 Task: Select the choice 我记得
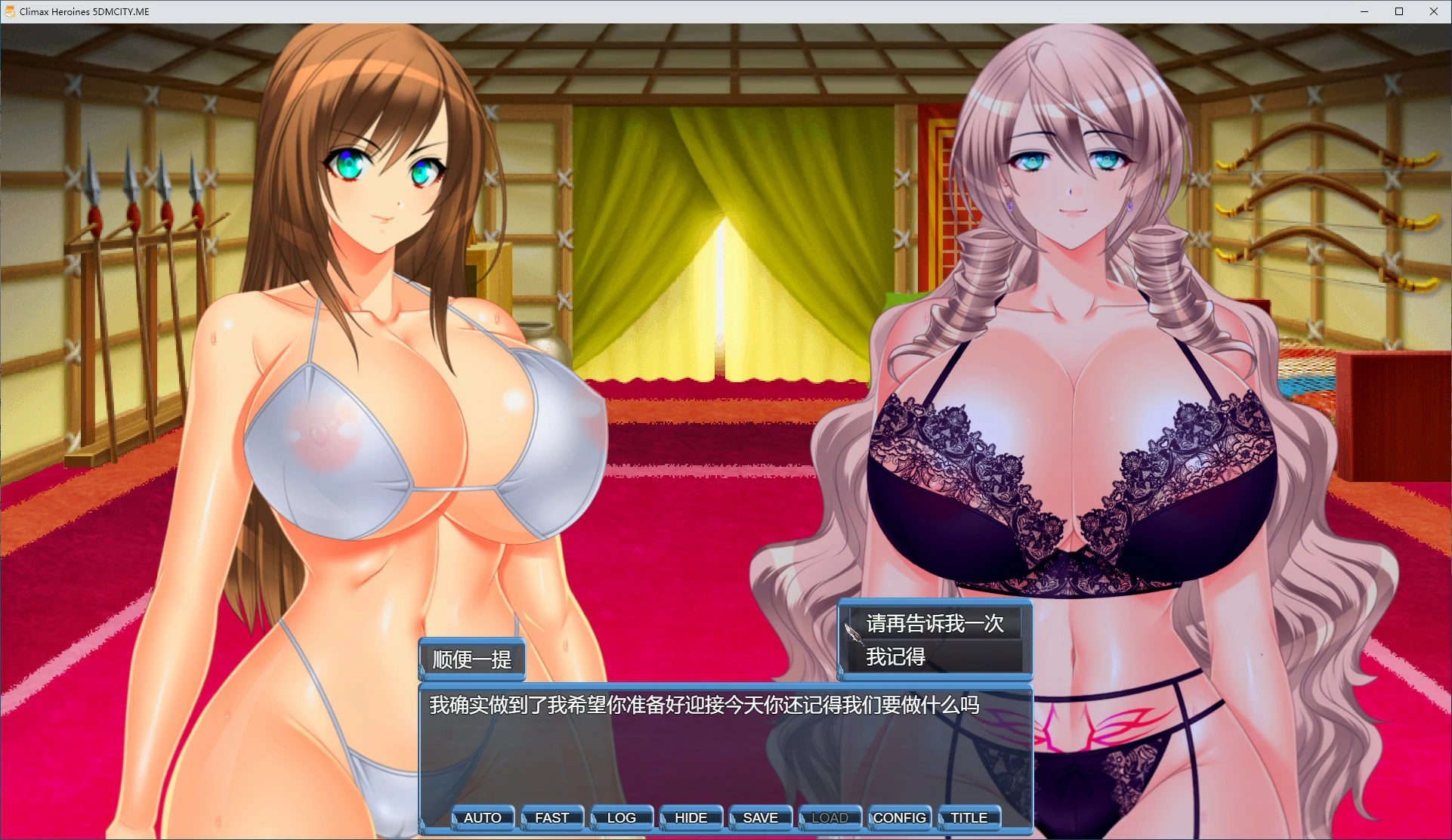click(x=894, y=658)
